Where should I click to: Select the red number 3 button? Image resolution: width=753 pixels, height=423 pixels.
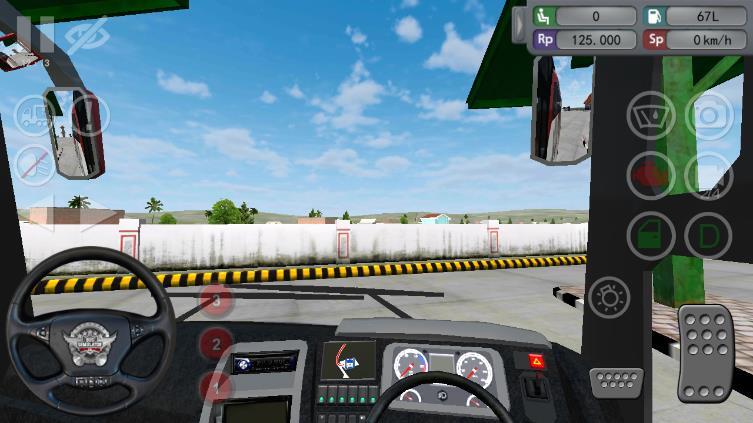(217, 299)
